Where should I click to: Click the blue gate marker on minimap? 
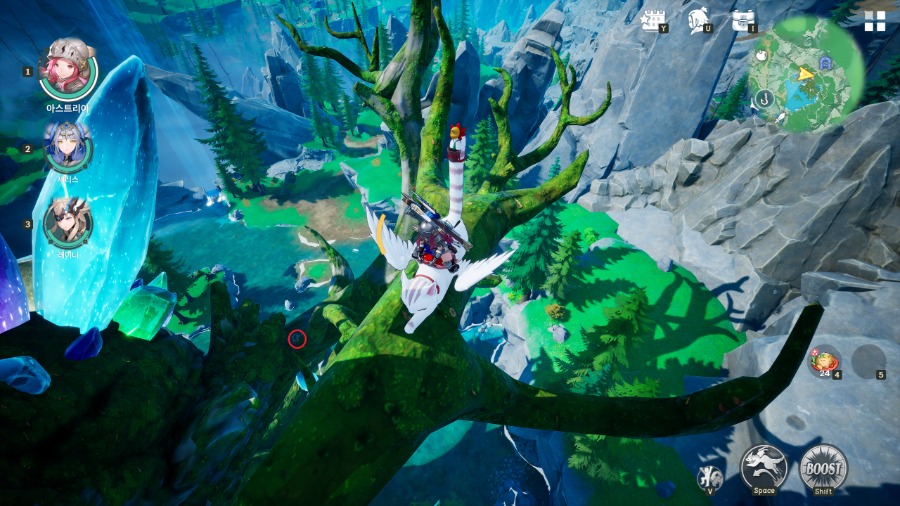(824, 63)
